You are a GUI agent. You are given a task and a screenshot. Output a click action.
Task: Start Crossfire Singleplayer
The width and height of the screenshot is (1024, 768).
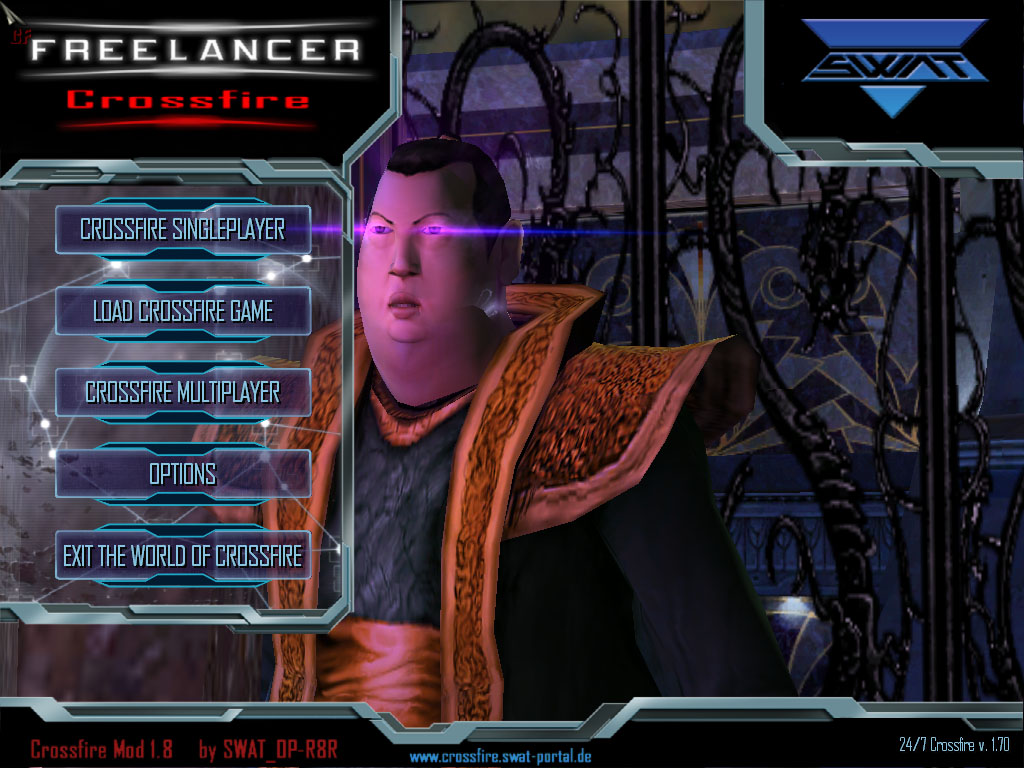182,229
